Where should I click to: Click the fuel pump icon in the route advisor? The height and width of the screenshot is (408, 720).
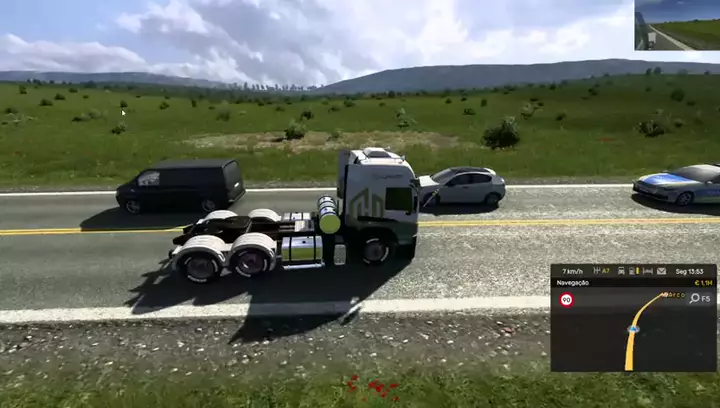pos(634,271)
